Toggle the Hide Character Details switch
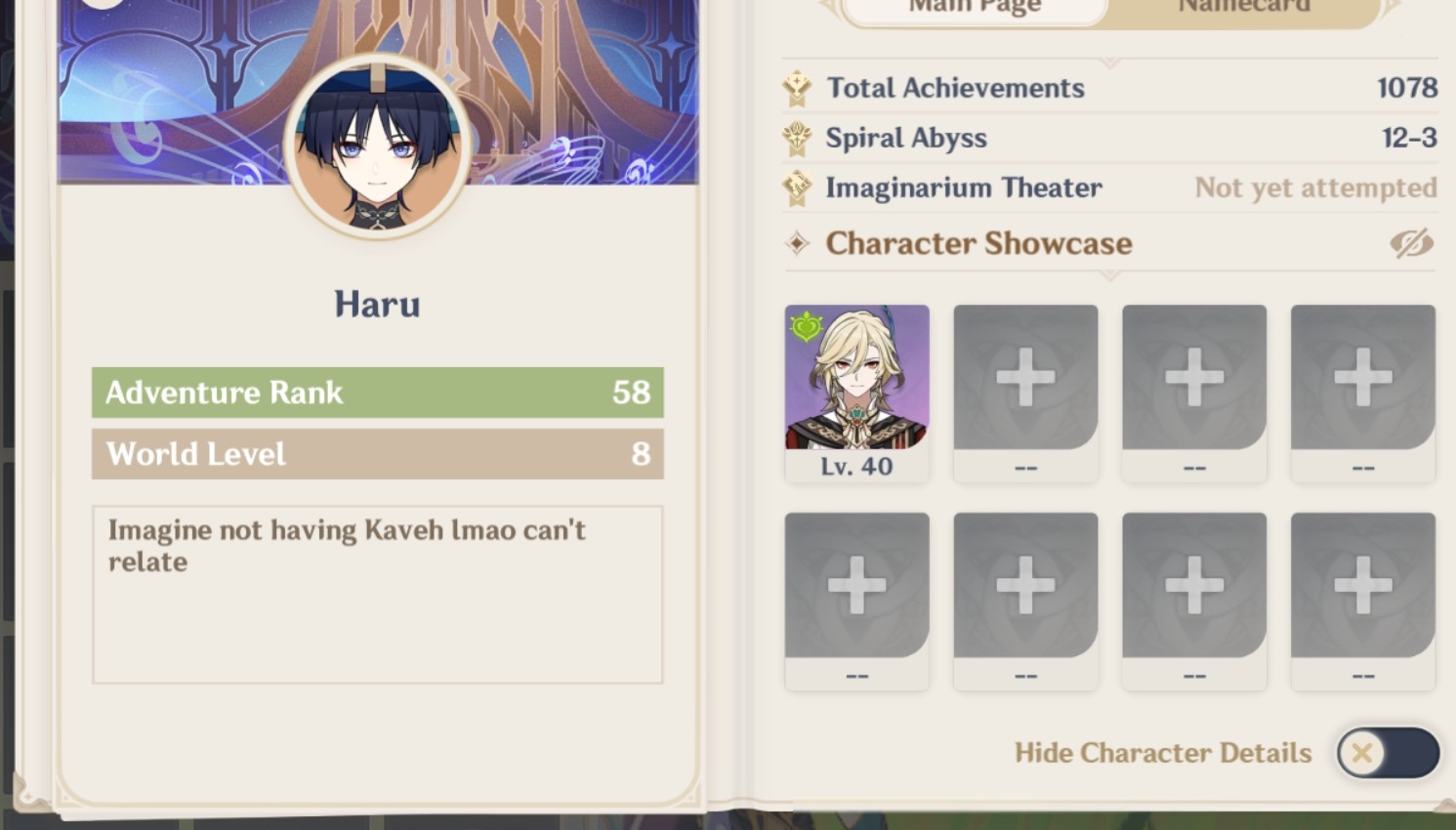Viewport: 1456px width, 830px height. click(1388, 753)
